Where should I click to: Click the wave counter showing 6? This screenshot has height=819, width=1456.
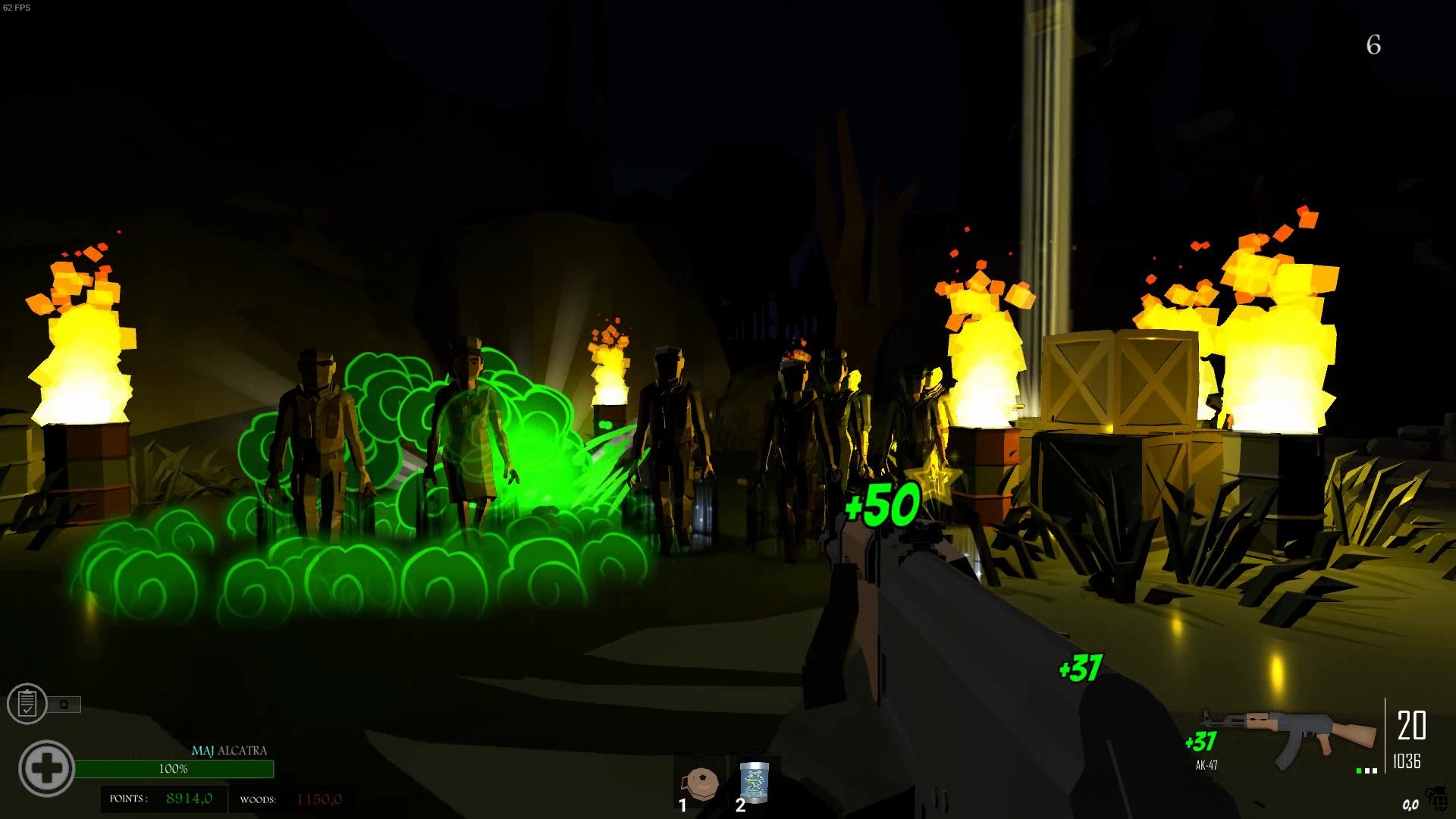(x=1373, y=45)
